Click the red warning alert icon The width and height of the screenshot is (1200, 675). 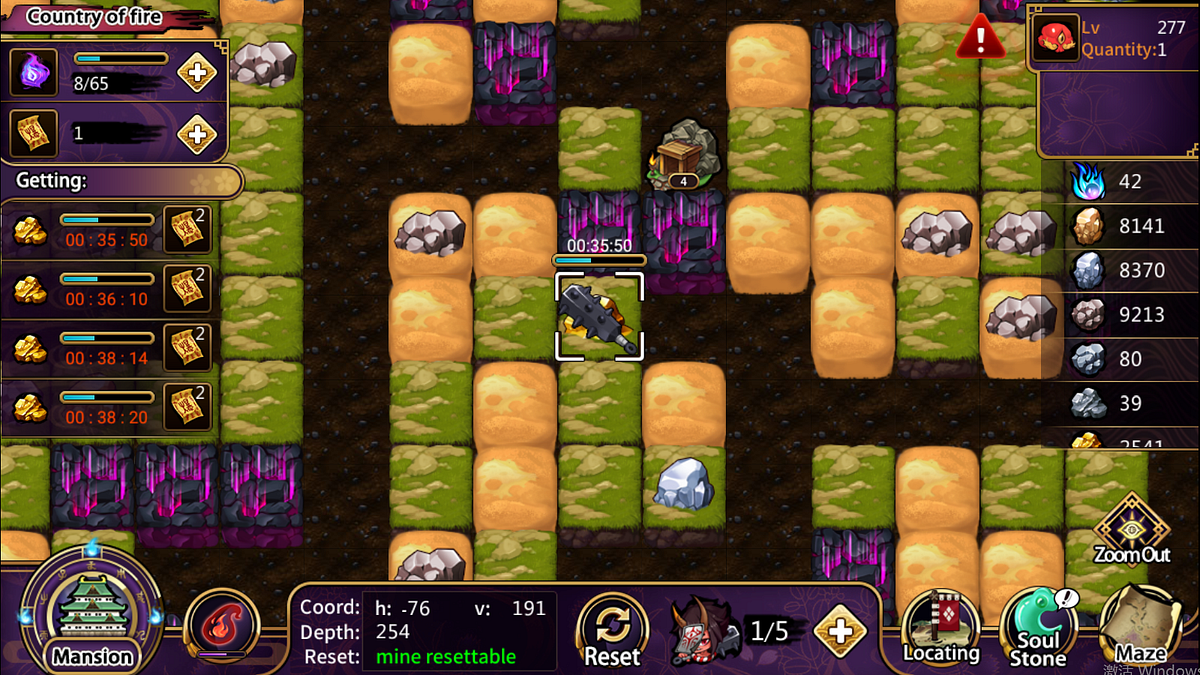point(981,41)
